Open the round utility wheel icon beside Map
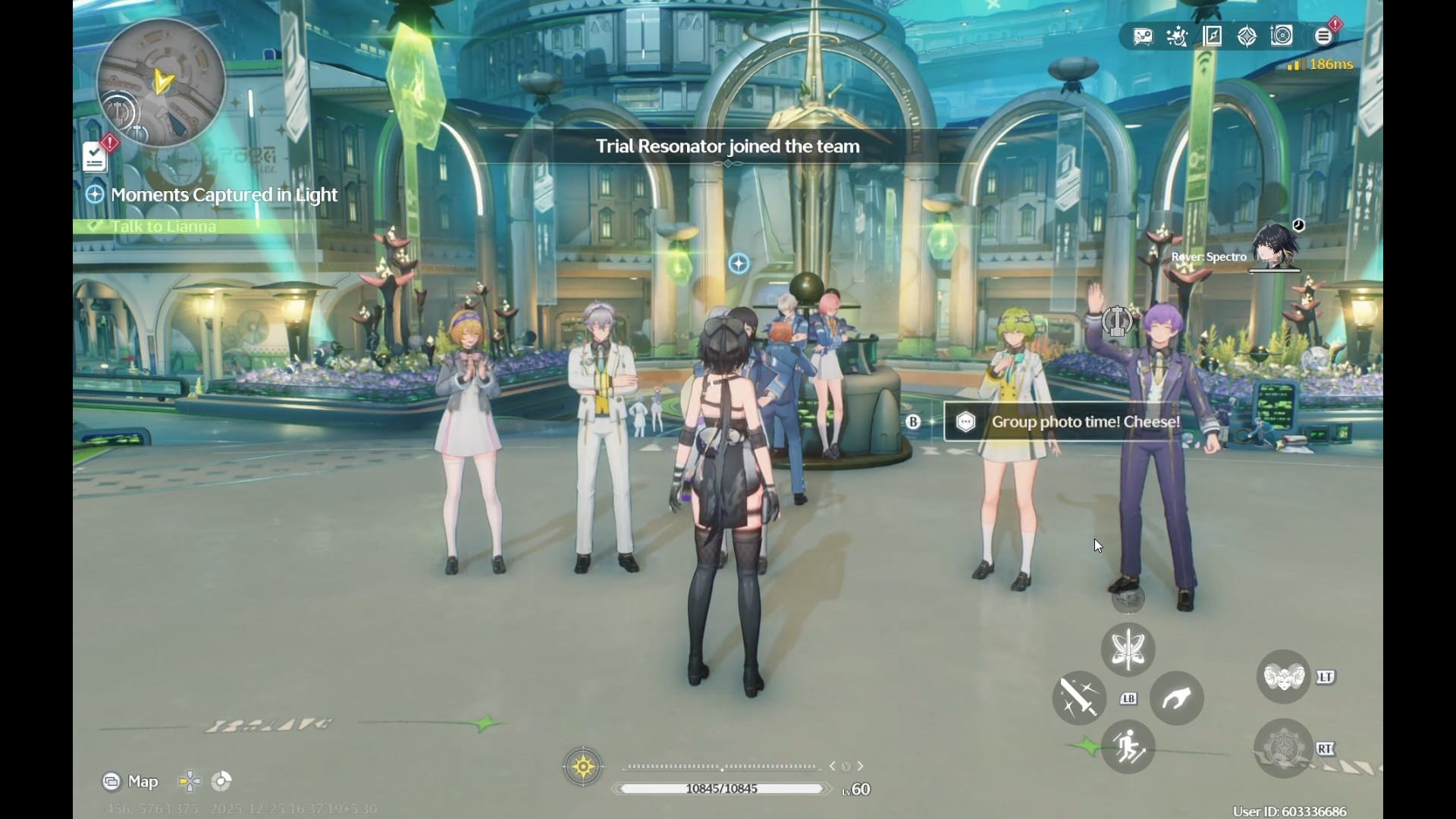 pyautogui.click(x=221, y=781)
